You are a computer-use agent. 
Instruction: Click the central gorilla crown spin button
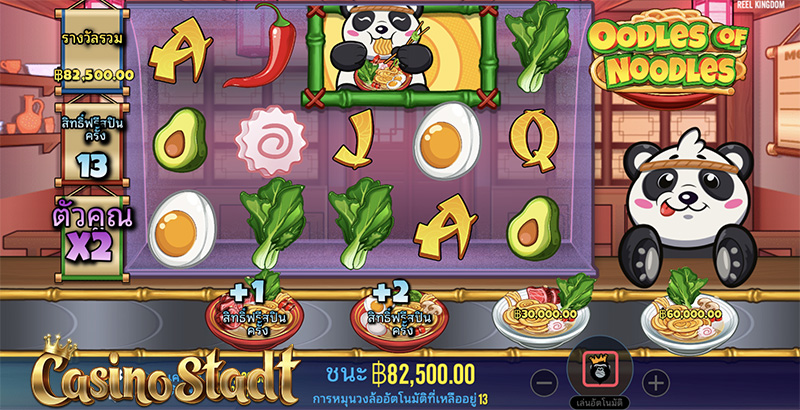click(597, 371)
